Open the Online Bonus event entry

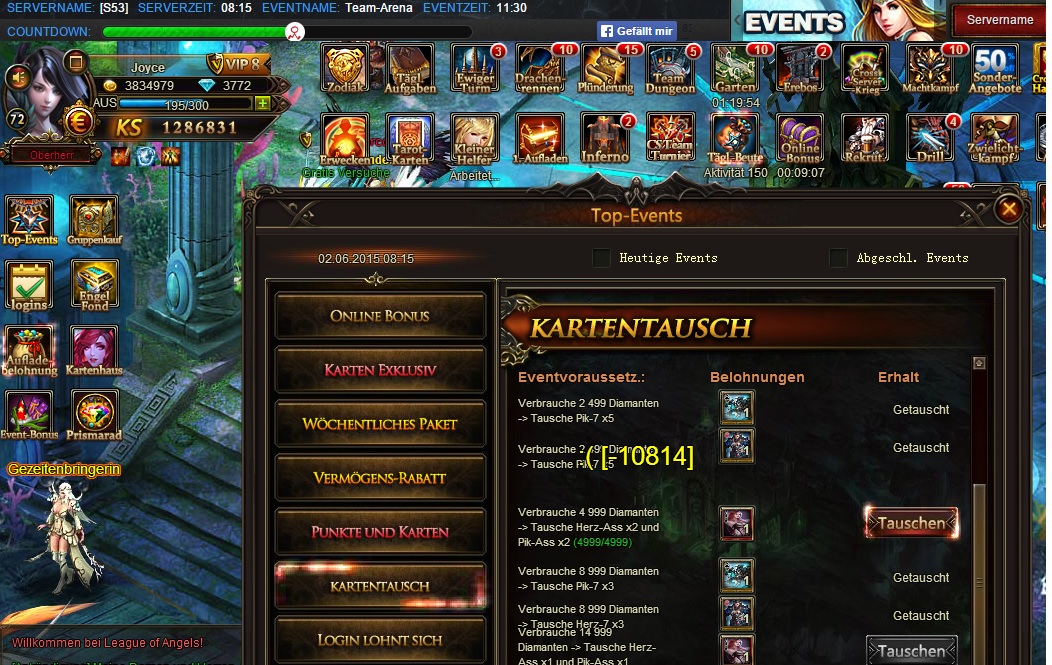(380, 316)
